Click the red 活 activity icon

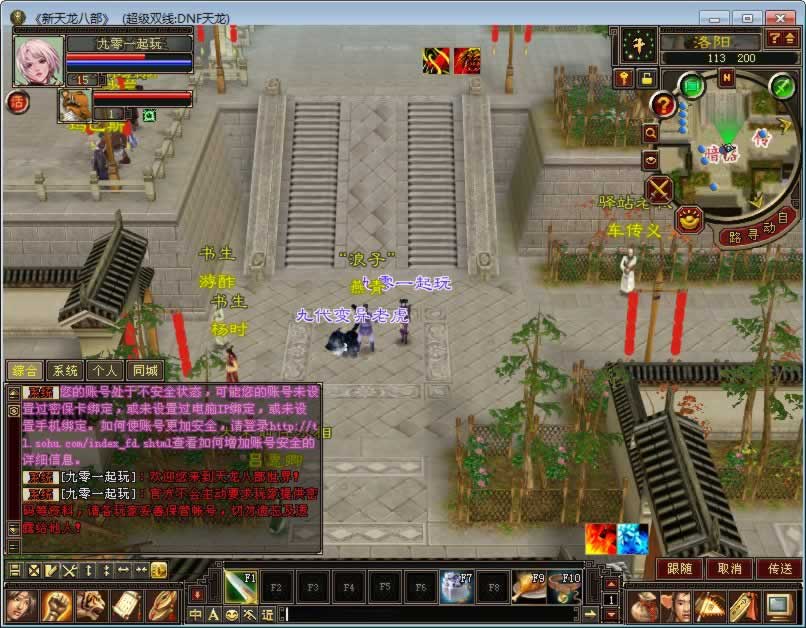coord(16,102)
